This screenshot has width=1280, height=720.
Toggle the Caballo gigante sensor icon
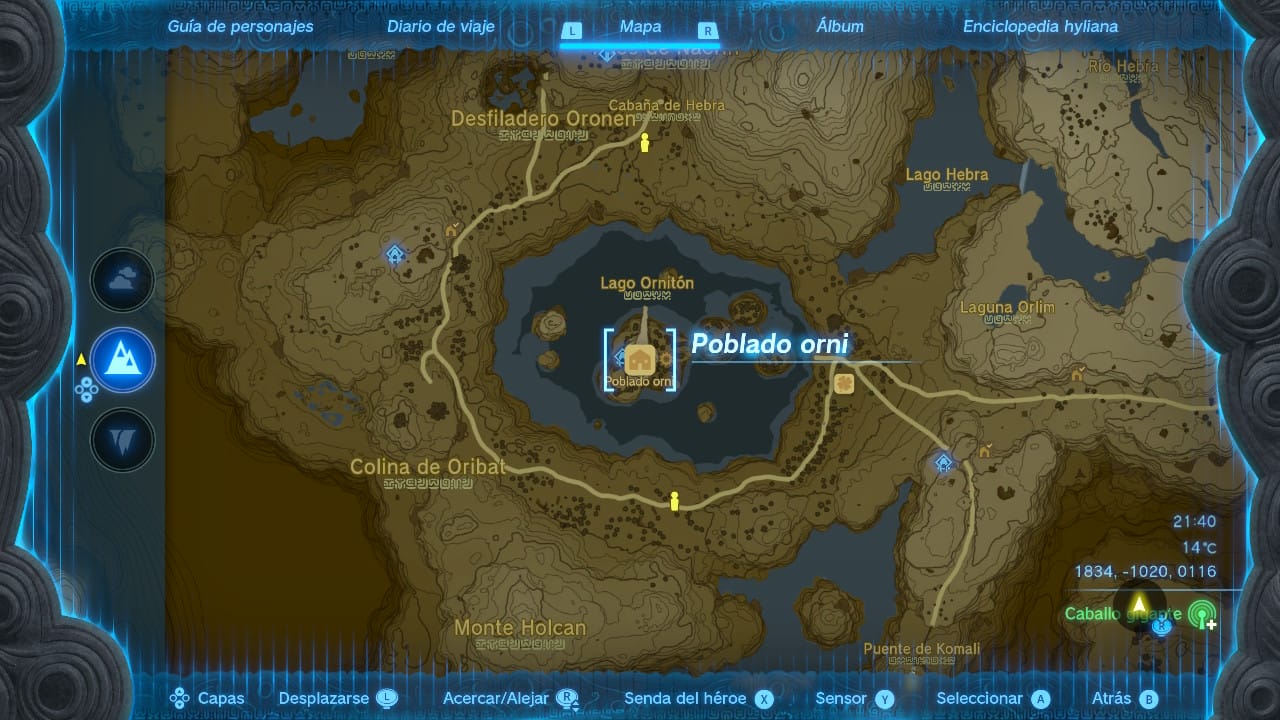pos(1201,613)
